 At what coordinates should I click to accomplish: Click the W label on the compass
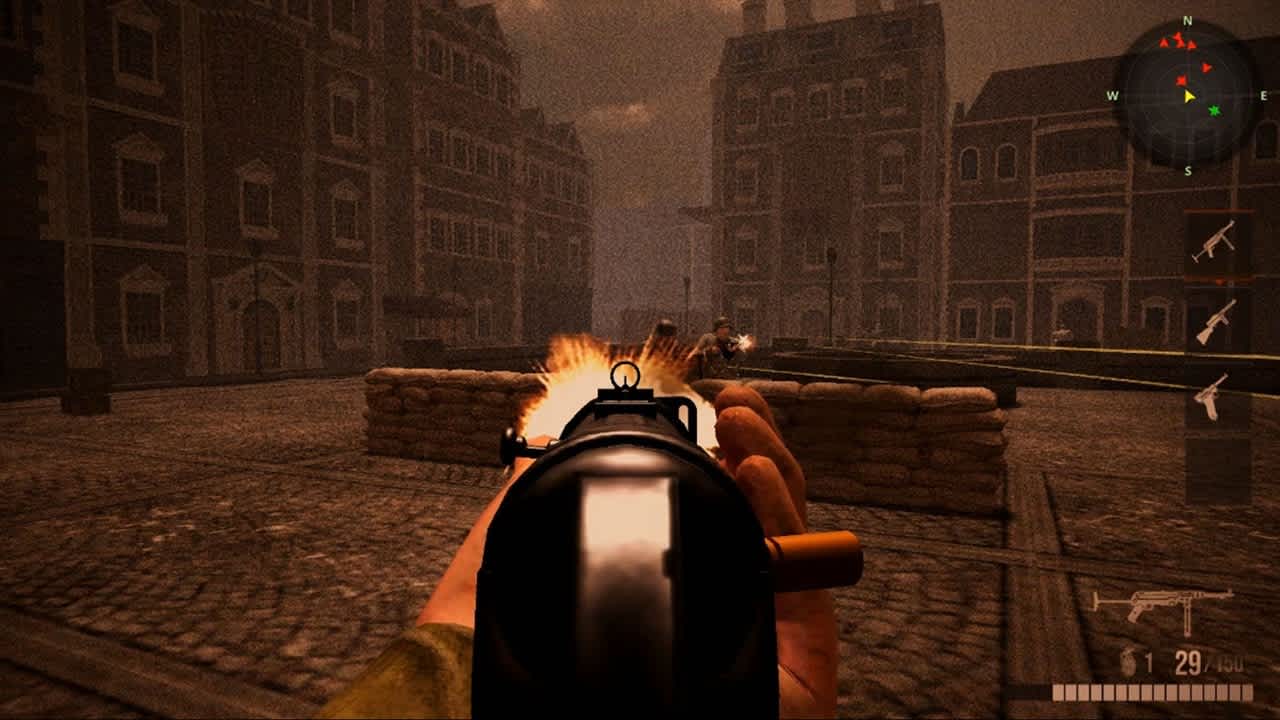(x=1113, y=97)
